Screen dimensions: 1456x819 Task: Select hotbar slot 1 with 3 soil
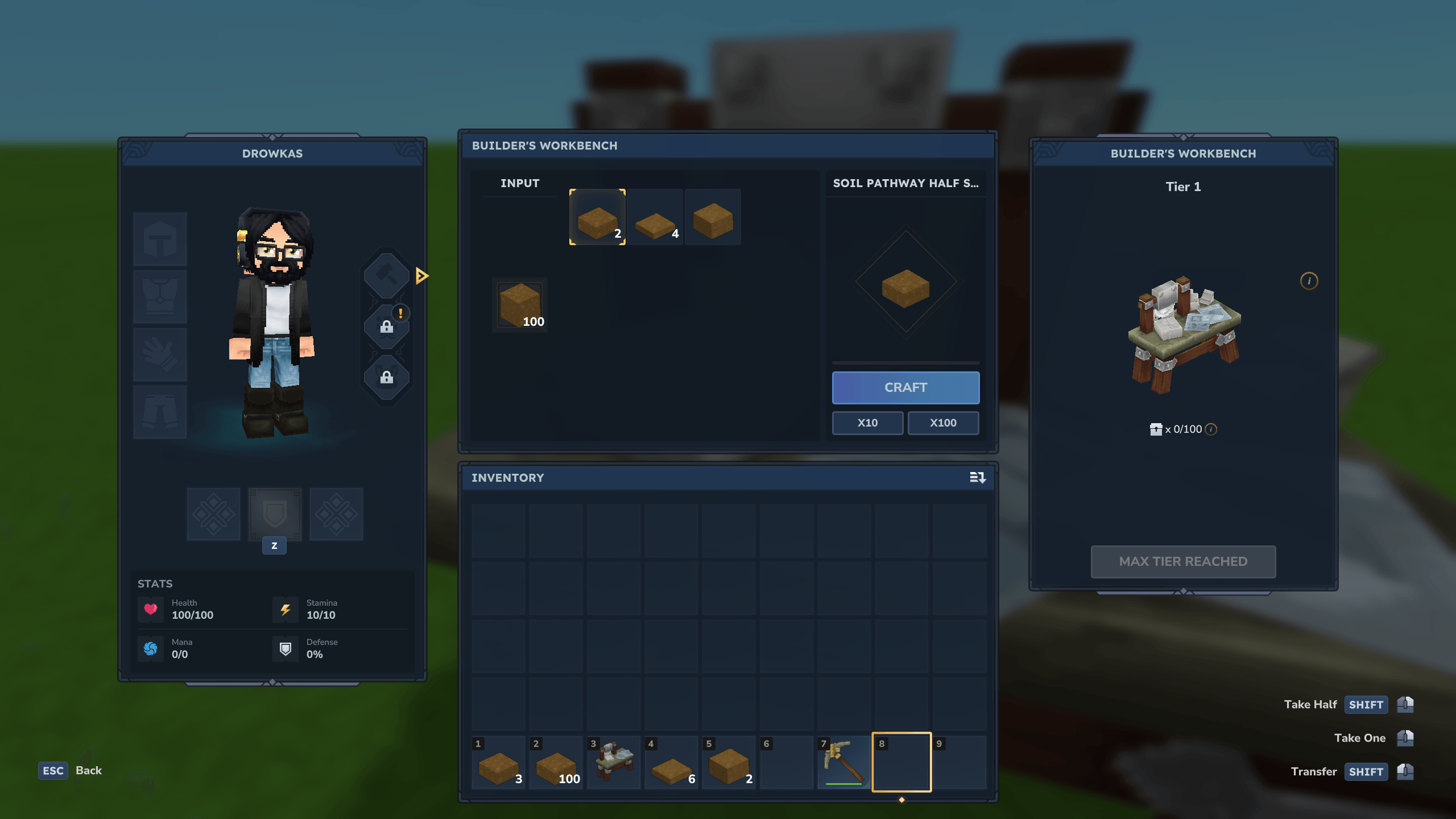499,763
